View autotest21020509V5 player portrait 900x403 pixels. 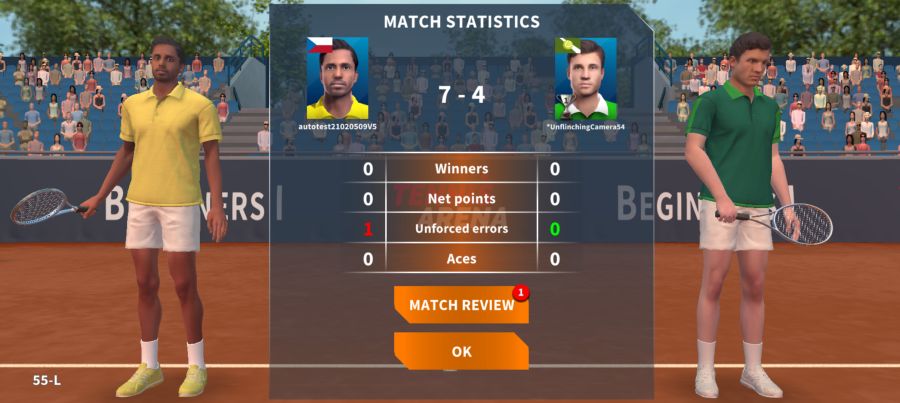click(x=337, y=79)
